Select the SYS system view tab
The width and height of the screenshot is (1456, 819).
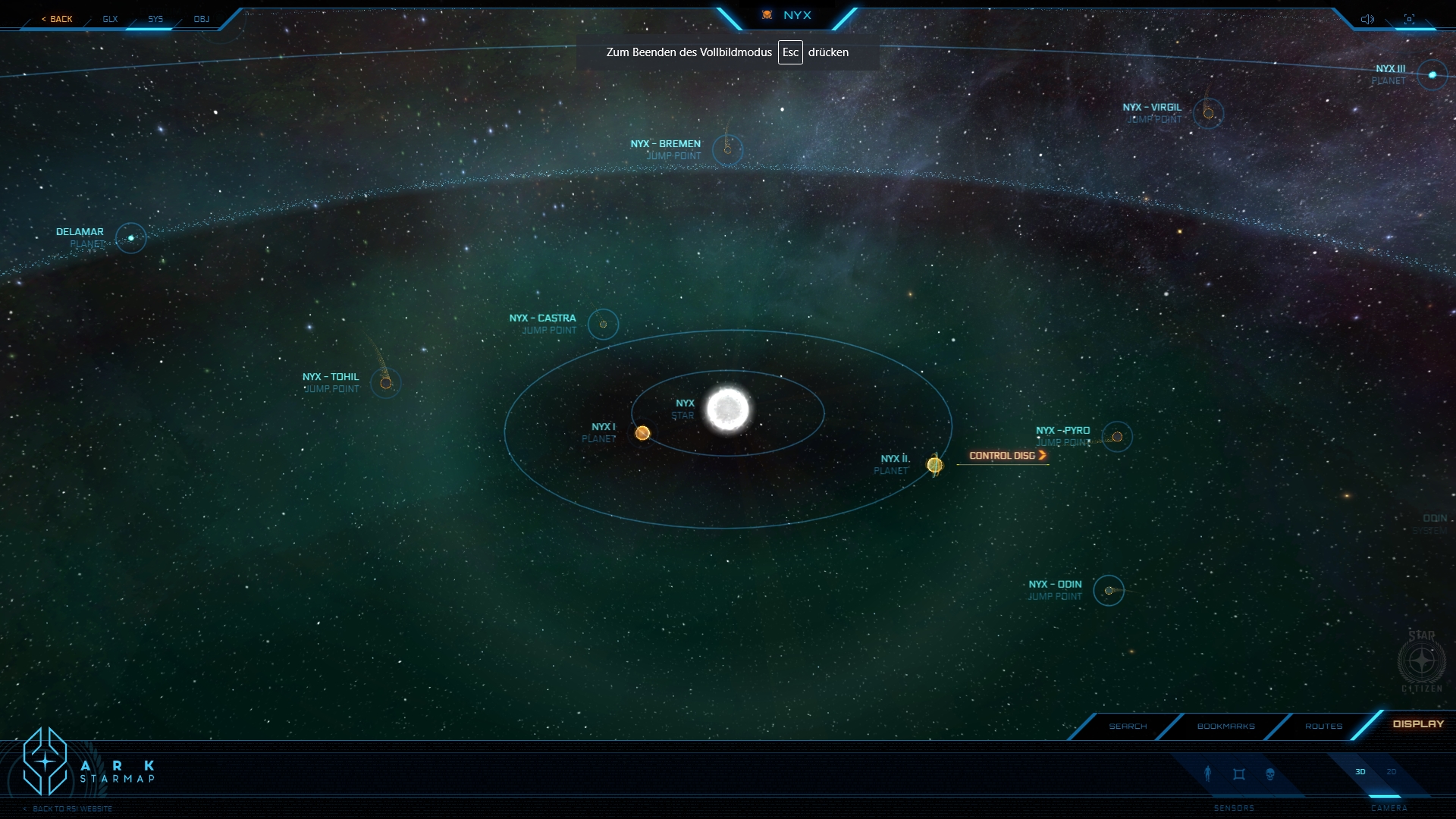click(155, 19)
